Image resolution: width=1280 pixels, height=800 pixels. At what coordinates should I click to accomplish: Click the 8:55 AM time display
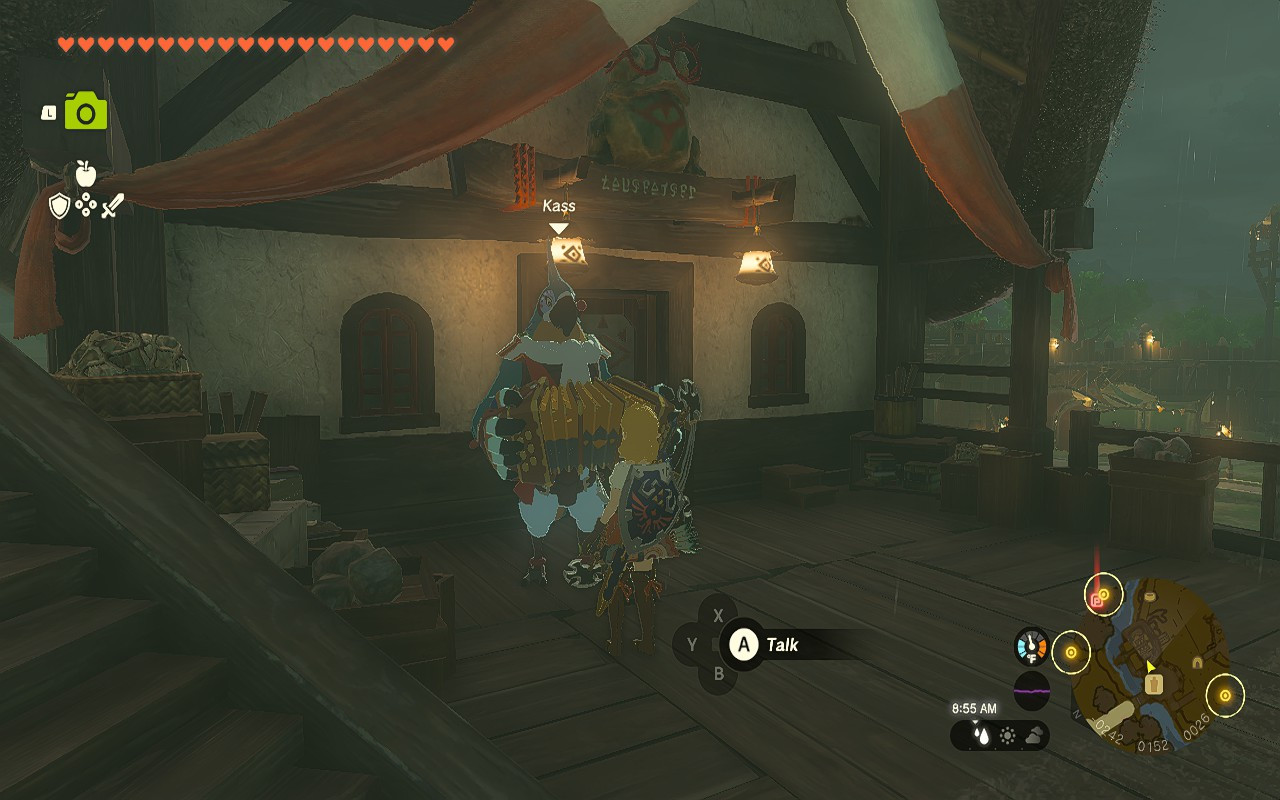coord(974,710)
